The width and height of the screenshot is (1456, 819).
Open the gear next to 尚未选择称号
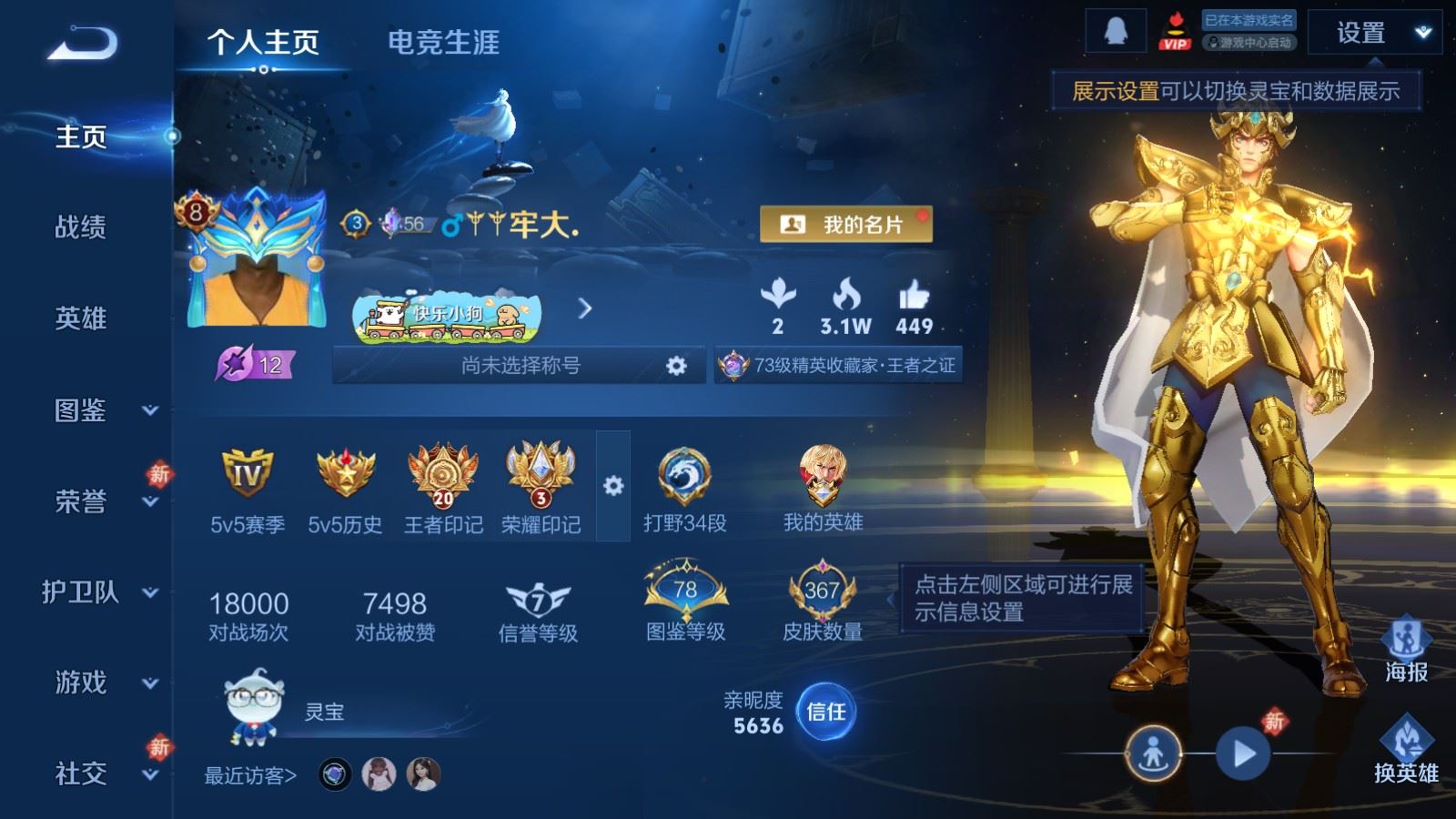677,367
